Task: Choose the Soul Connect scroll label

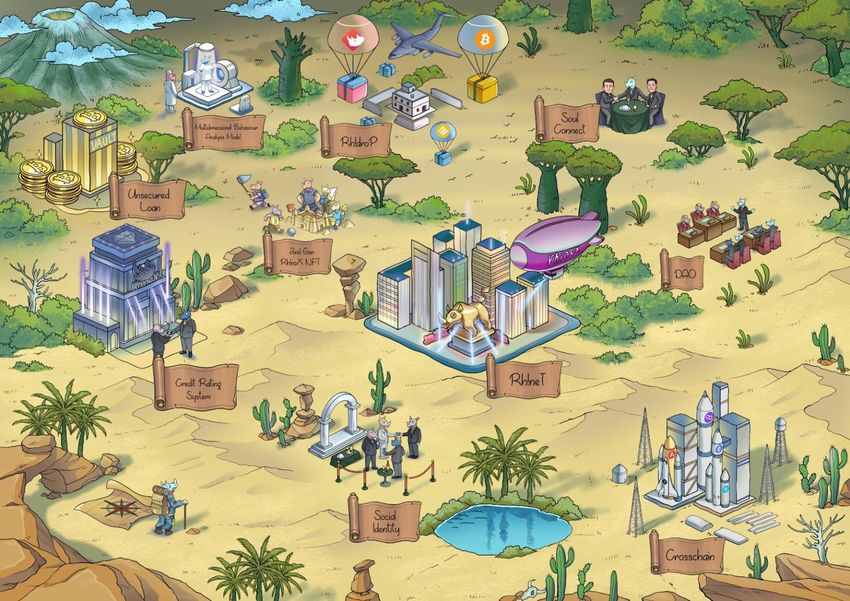Action: (x=571, y=121)
